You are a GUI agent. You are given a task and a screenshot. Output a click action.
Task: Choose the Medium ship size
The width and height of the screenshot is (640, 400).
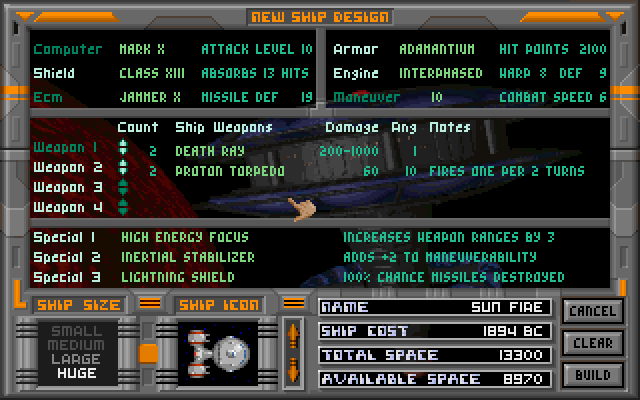click(x=77, y=347)
